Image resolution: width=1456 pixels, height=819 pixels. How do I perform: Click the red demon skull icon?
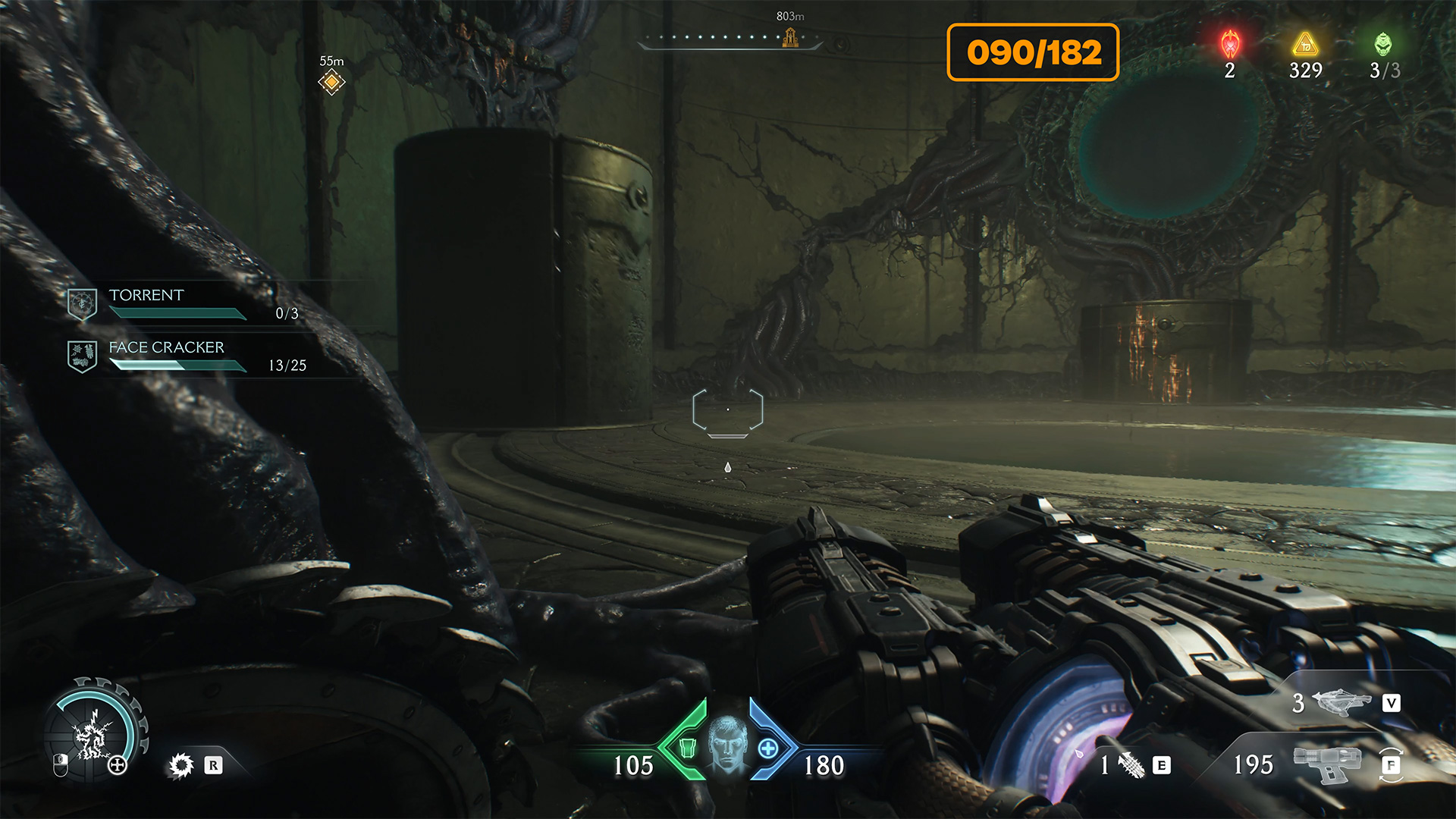point(1229,45)
